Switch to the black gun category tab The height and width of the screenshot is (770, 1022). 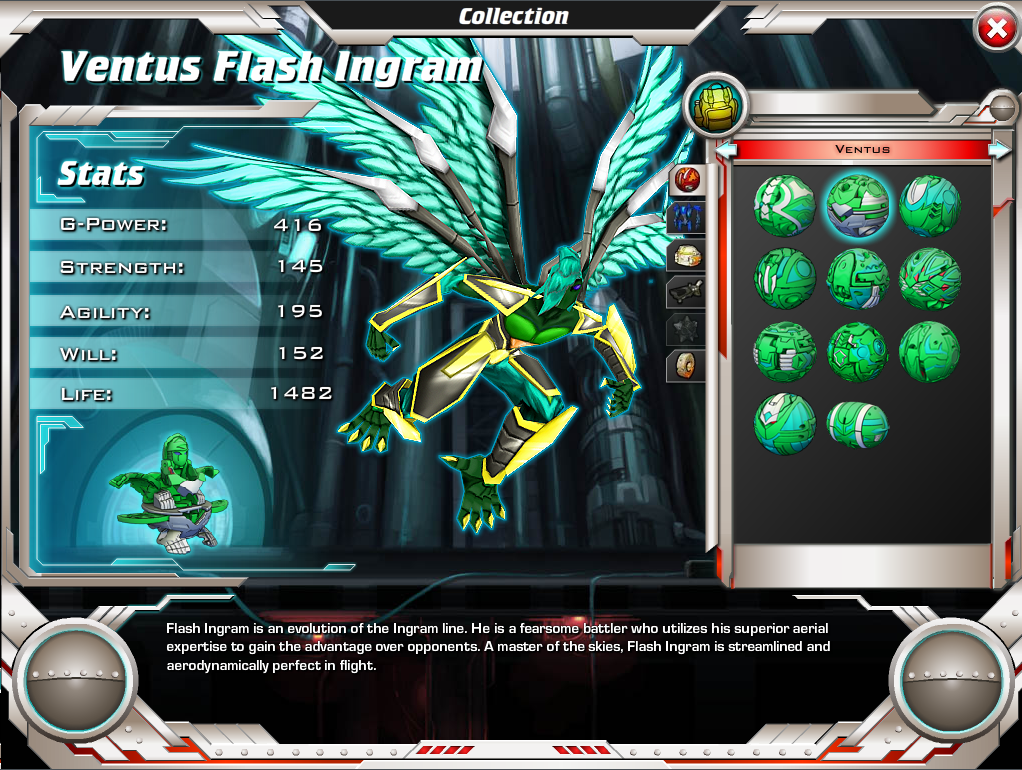coord(687,292)
